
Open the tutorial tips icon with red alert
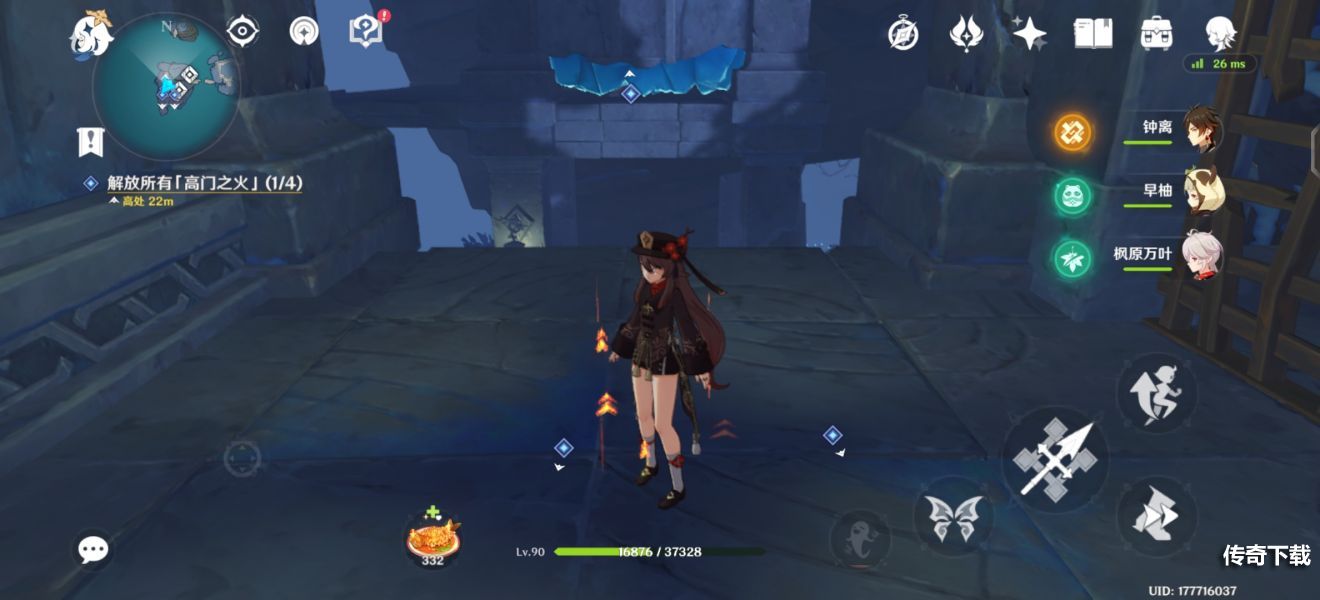(366, 31)
